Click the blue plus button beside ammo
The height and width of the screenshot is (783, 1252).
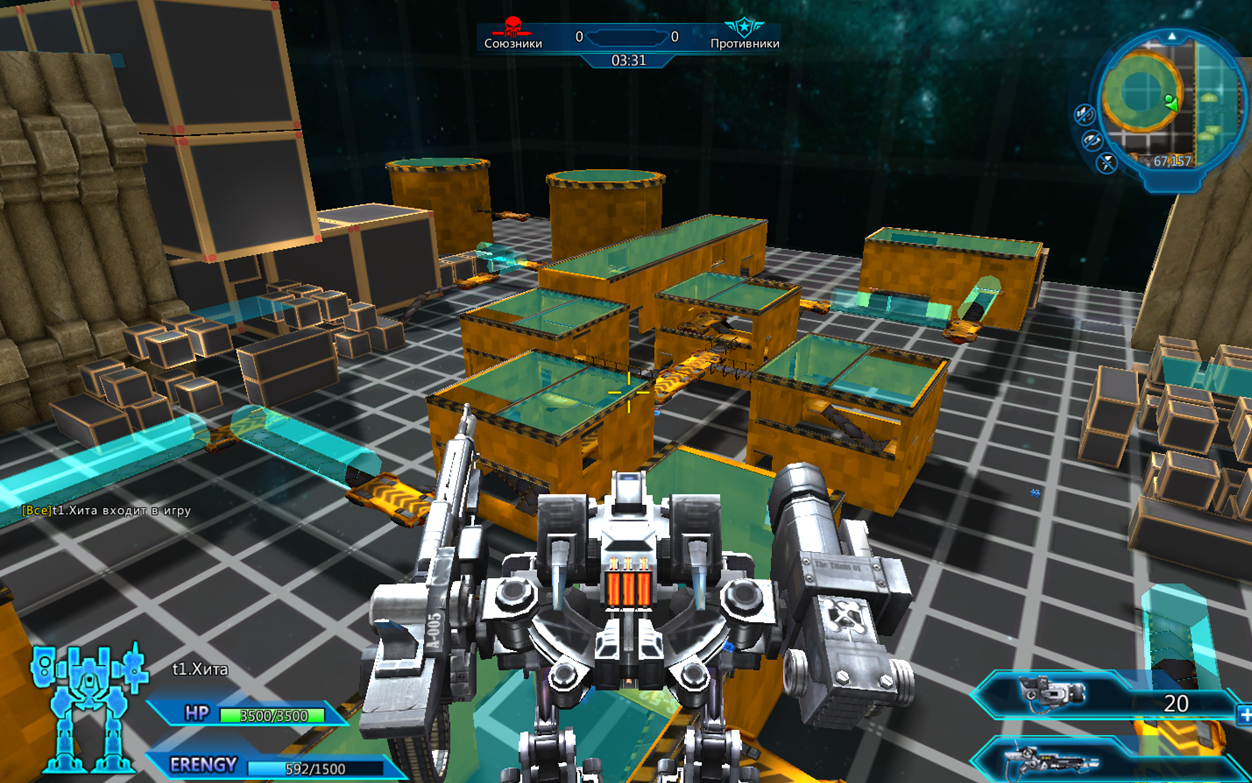tap(1244, 714)
